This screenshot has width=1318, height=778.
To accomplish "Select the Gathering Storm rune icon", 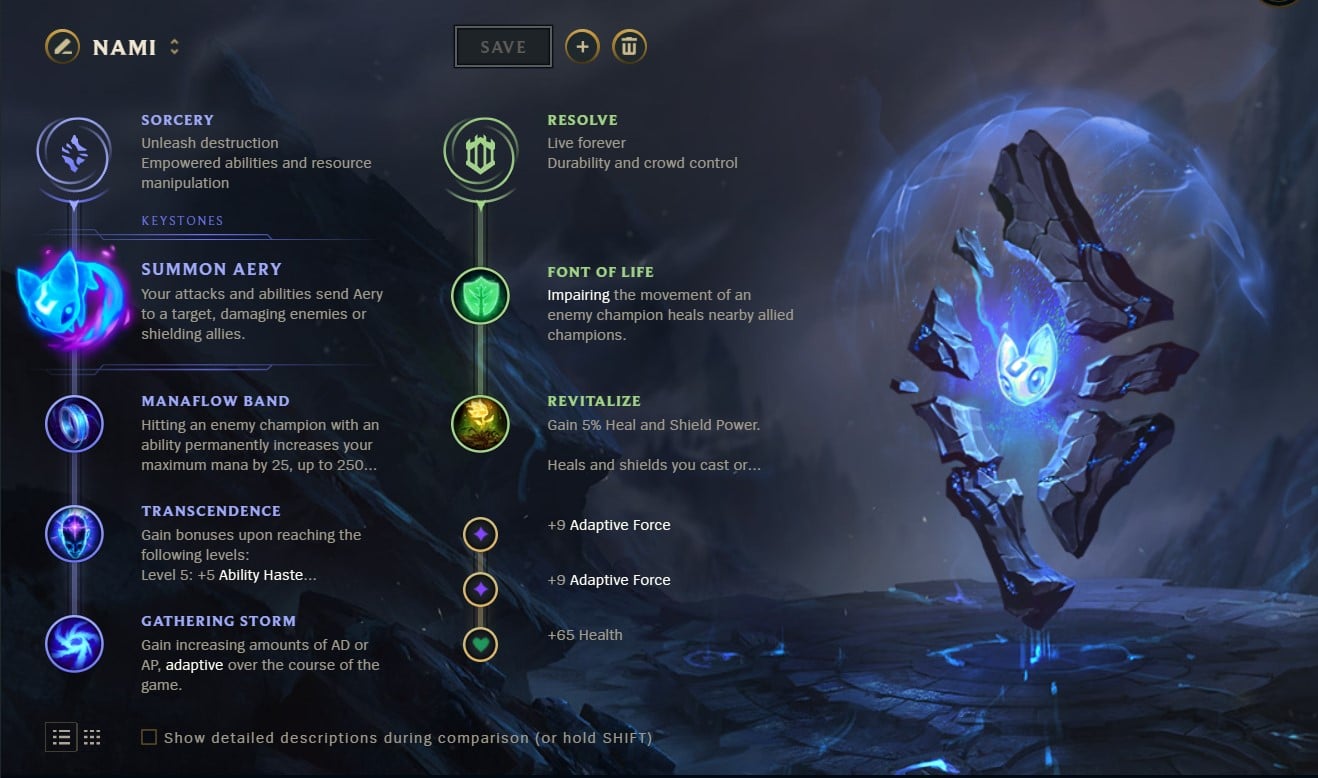I will coord(75,644).
